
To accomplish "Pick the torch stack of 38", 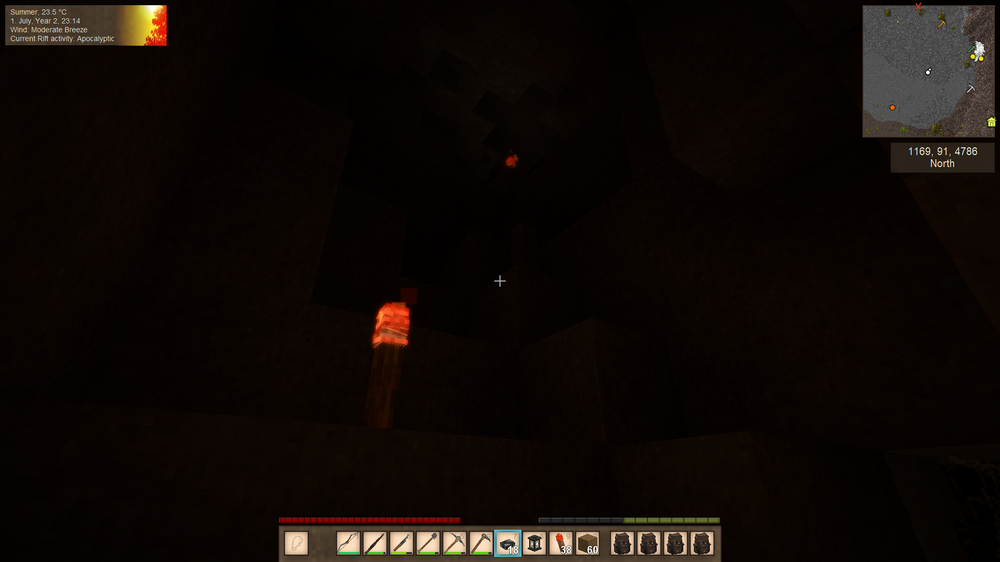I will [x=561, y=543].
